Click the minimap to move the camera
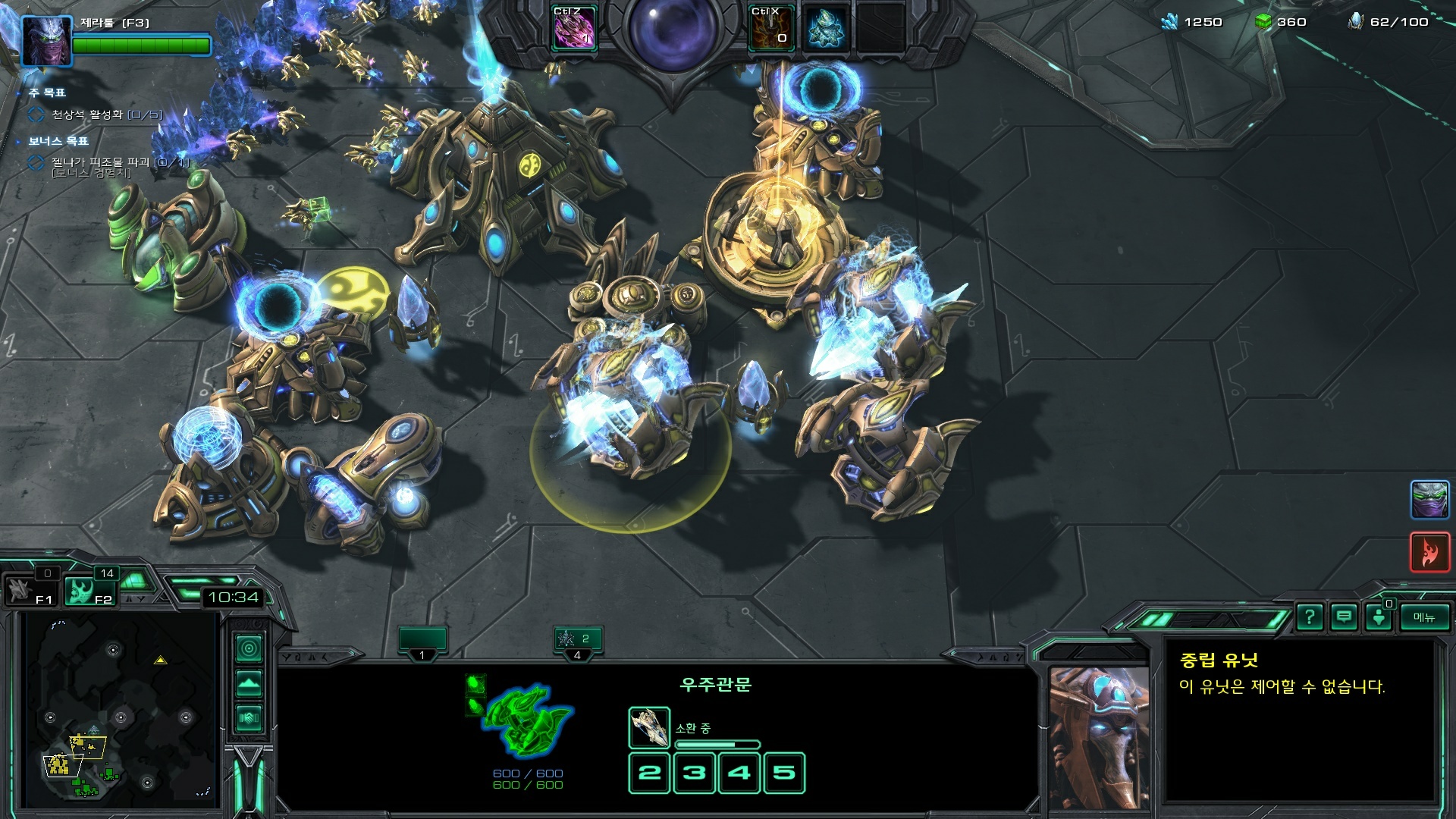 point(121,709)
